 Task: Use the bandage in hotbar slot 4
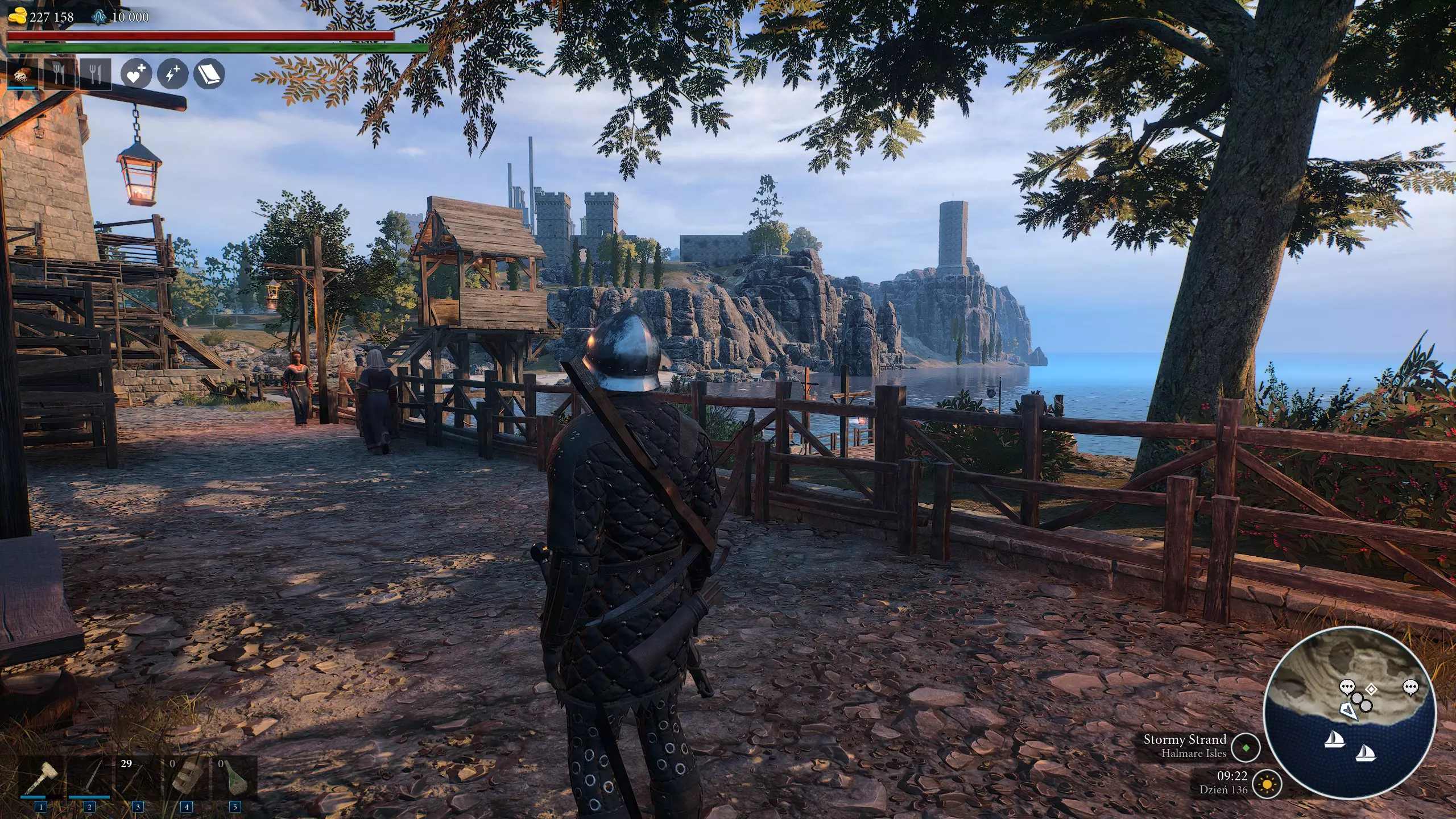point(186,776)
